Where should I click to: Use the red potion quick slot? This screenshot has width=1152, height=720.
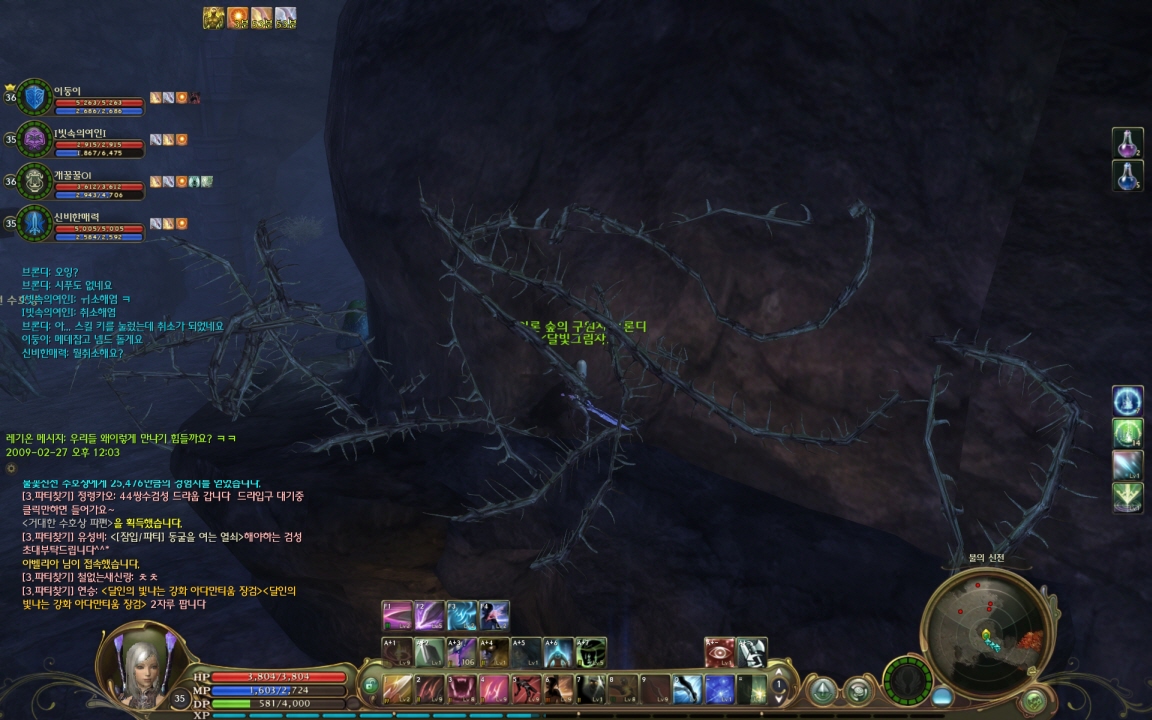coord(1127,143)
